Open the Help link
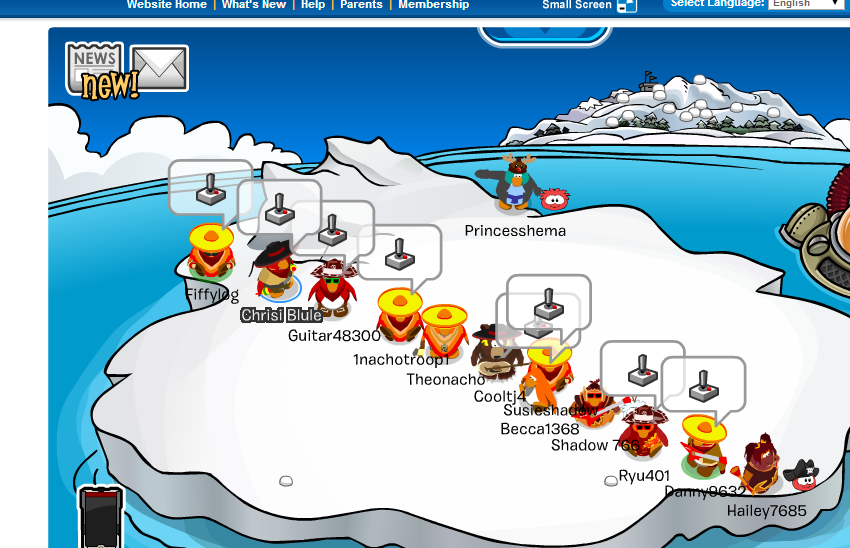 [x=313, y=5]
